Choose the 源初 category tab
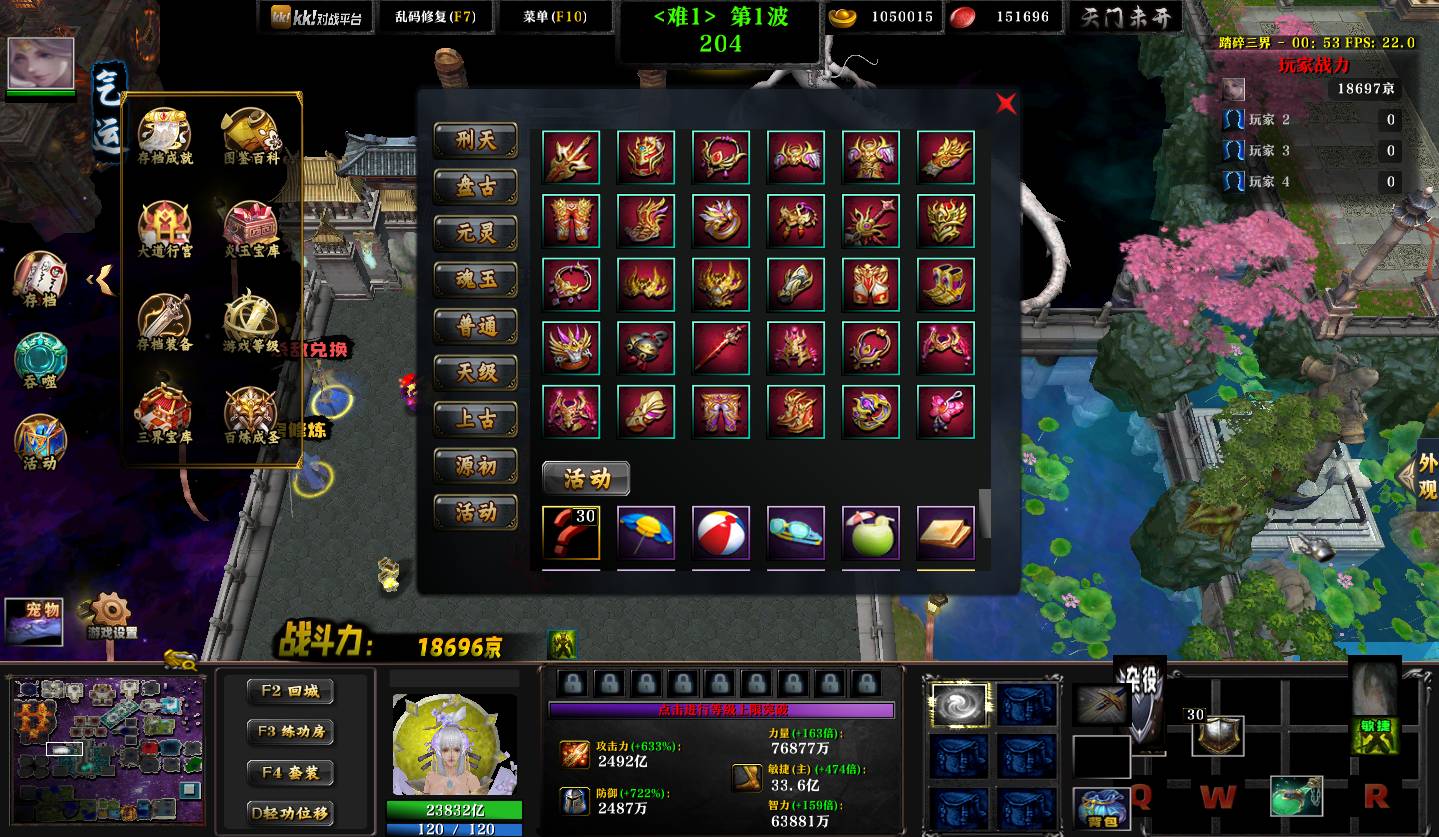Image resolution: width=1439 pixels, height=837 pixels. pyautogui.click(x=475, y=466)
